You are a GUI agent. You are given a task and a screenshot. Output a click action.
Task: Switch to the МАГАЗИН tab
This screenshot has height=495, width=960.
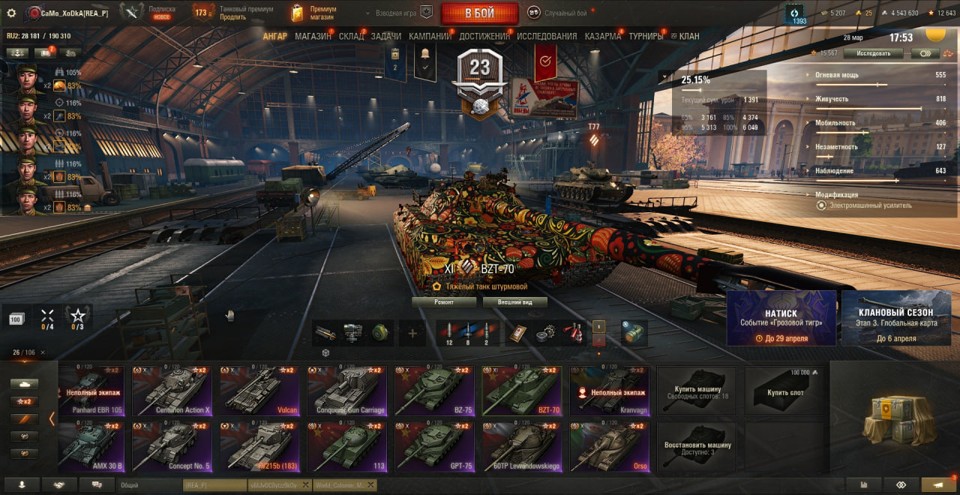(x=313, y=36)
